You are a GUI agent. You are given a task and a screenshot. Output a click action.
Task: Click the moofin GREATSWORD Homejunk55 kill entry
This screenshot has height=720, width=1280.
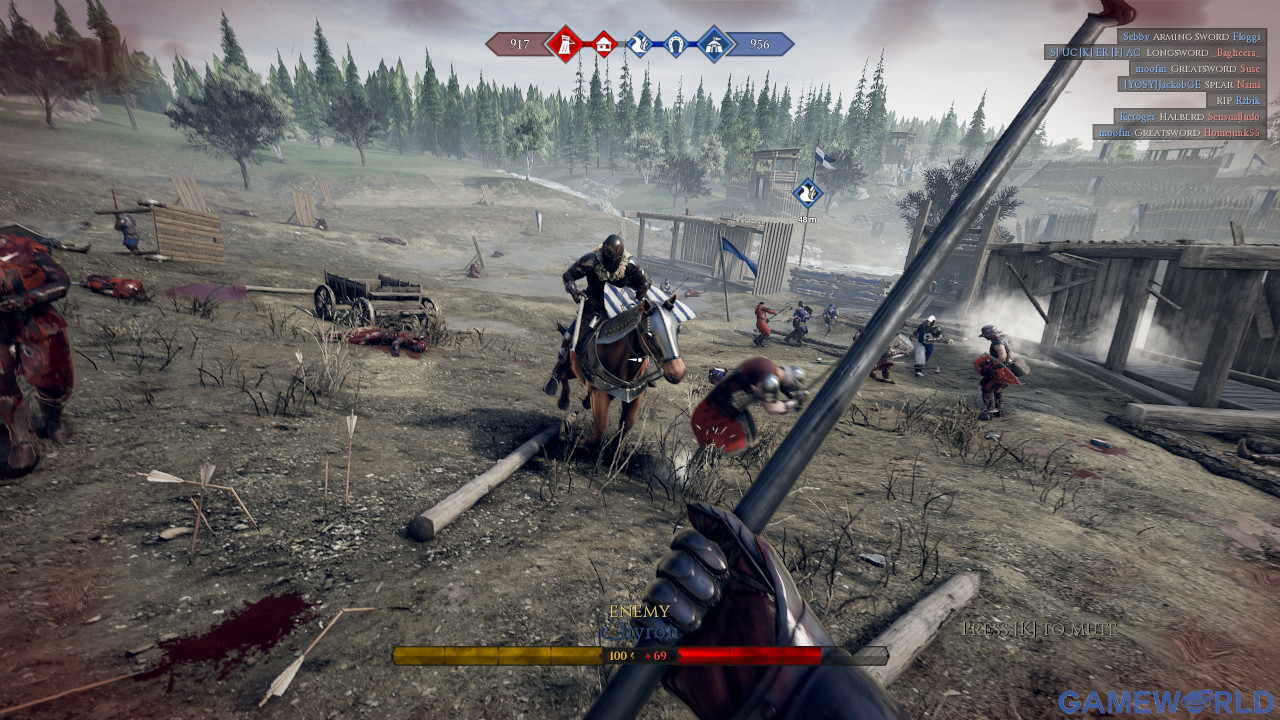pos(1179,132)
